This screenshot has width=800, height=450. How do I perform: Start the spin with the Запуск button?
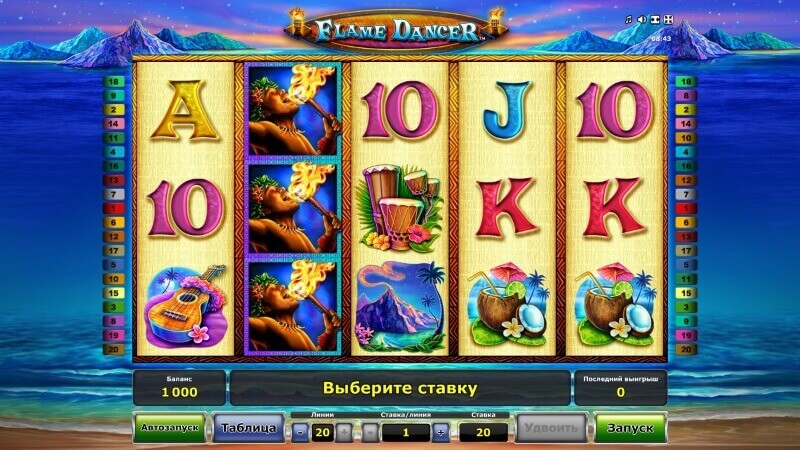630,428
